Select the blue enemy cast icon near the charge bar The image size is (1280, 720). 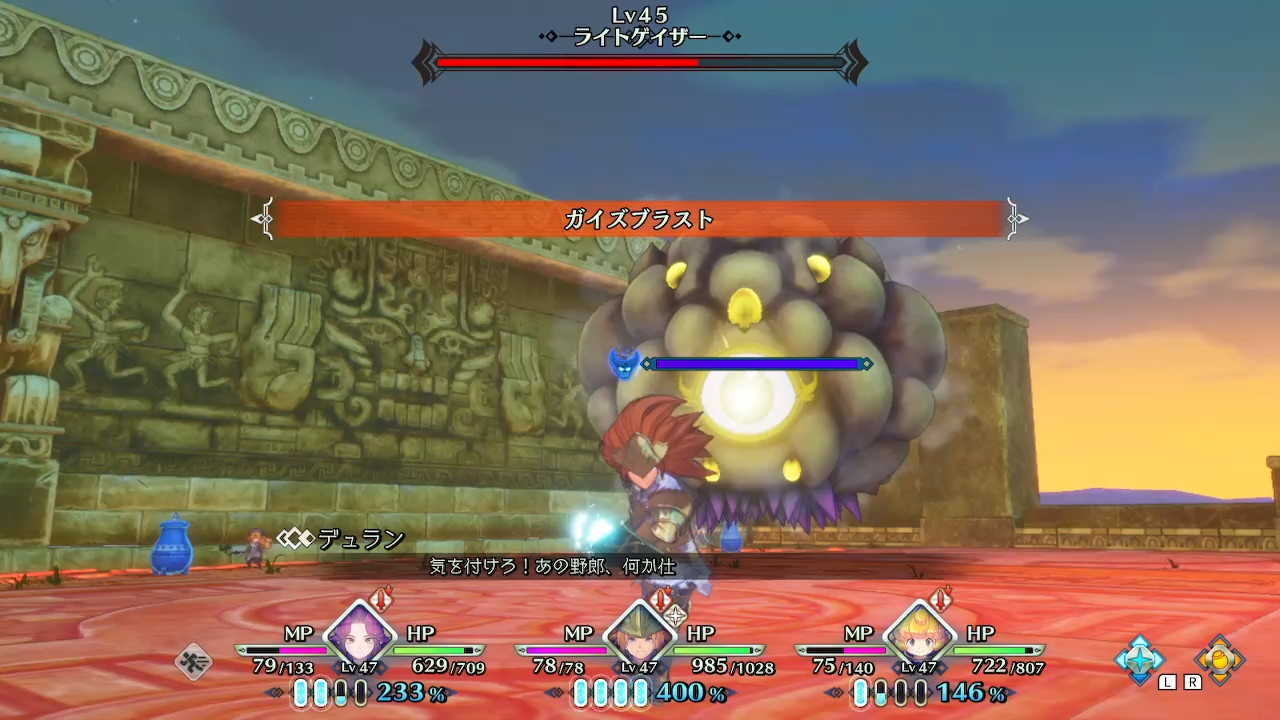tap(625, 364)
